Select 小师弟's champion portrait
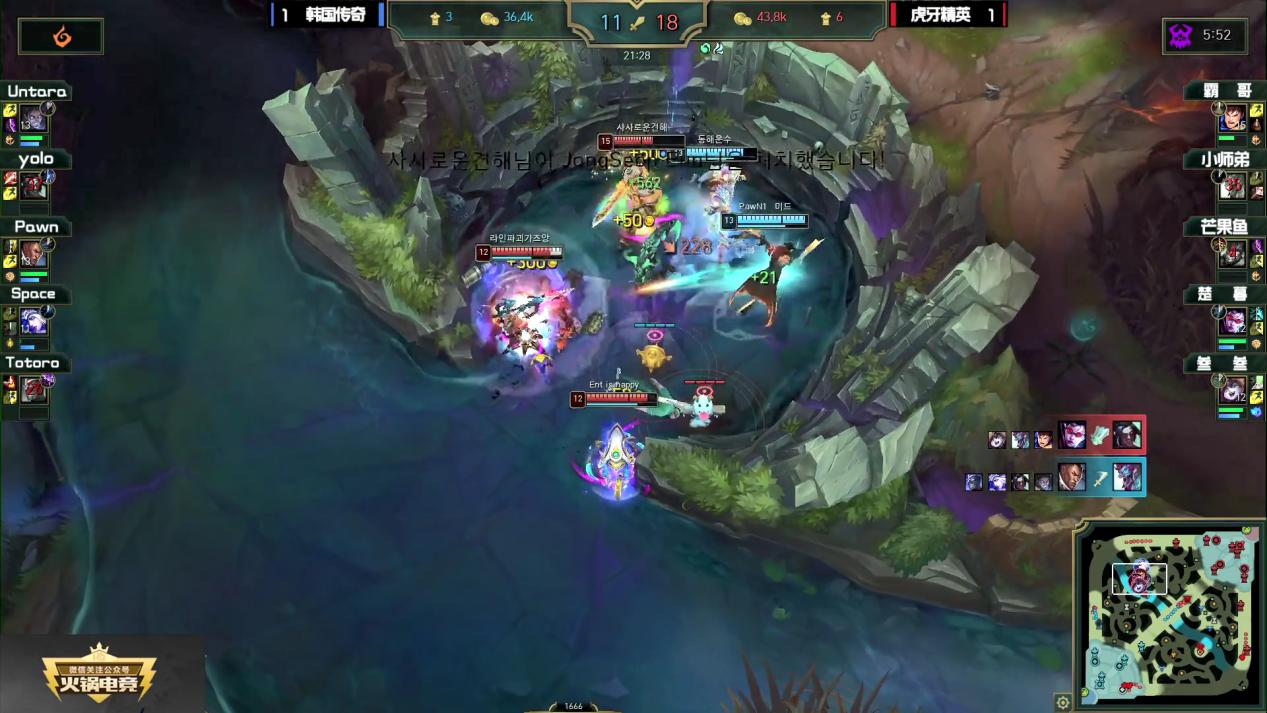The image size is (1267, 713). coord(1232,187)
